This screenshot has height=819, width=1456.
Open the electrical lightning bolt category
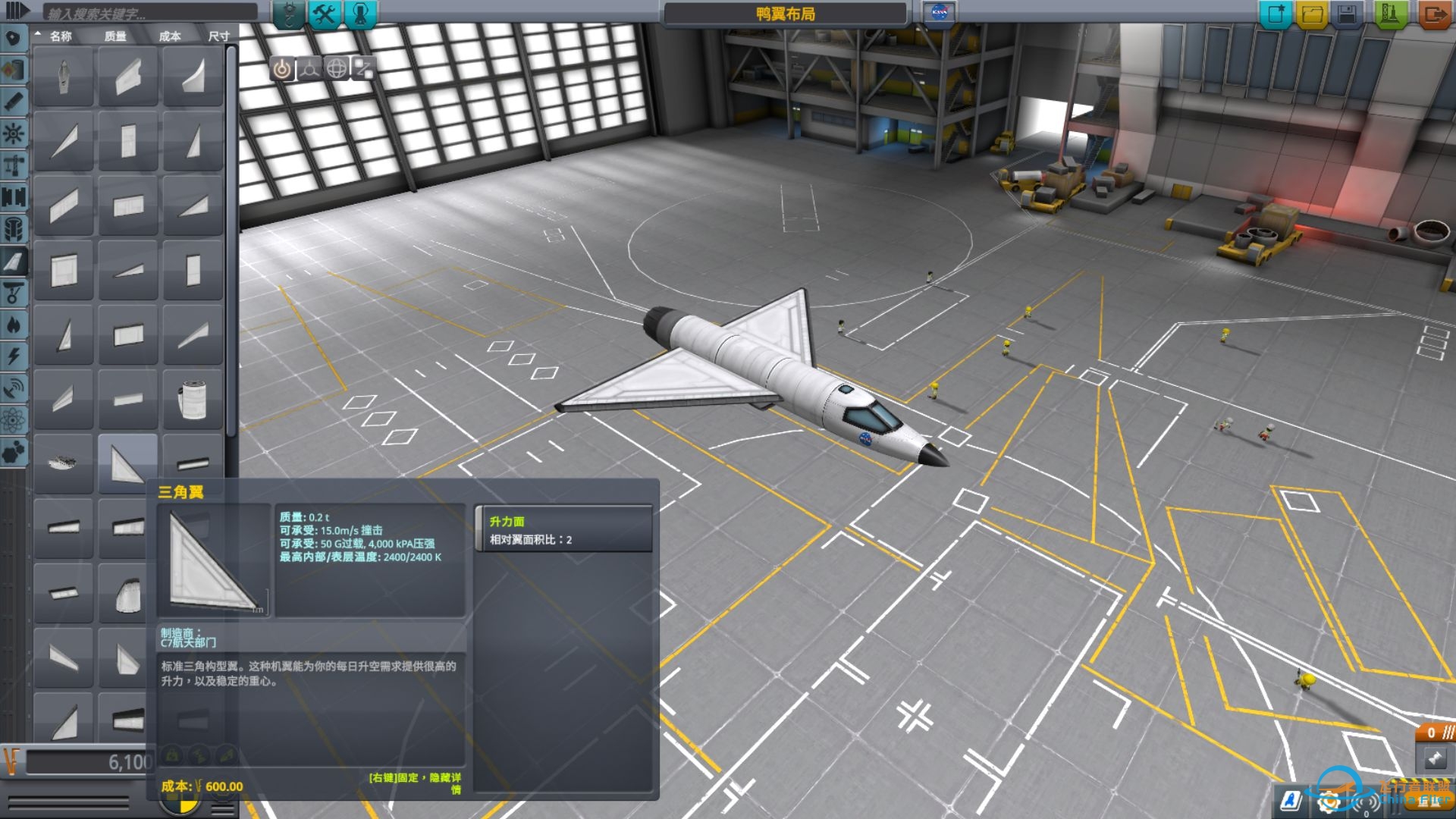pos(14,357)
